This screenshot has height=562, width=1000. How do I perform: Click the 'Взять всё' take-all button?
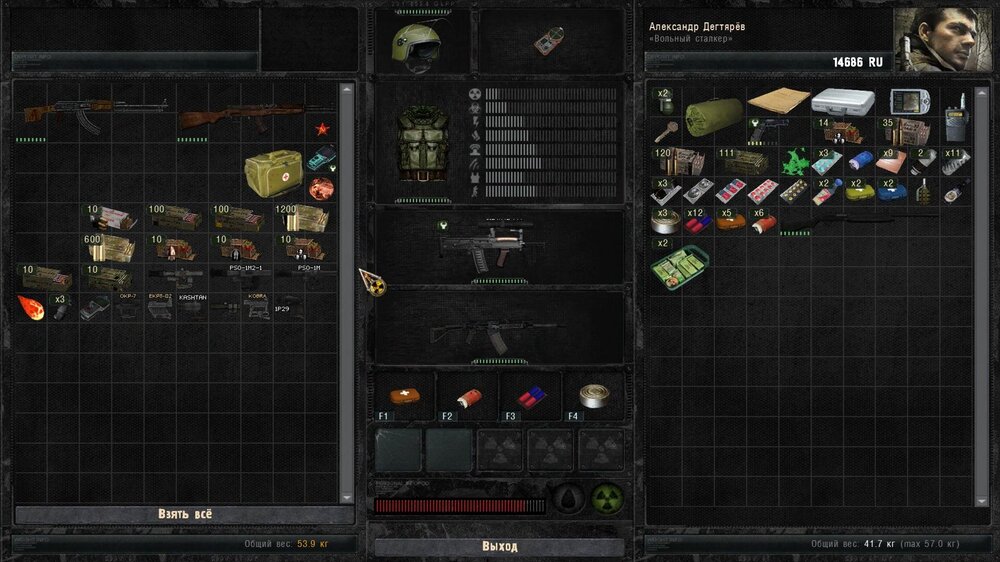pyautogui.click(x=185, y=514)
